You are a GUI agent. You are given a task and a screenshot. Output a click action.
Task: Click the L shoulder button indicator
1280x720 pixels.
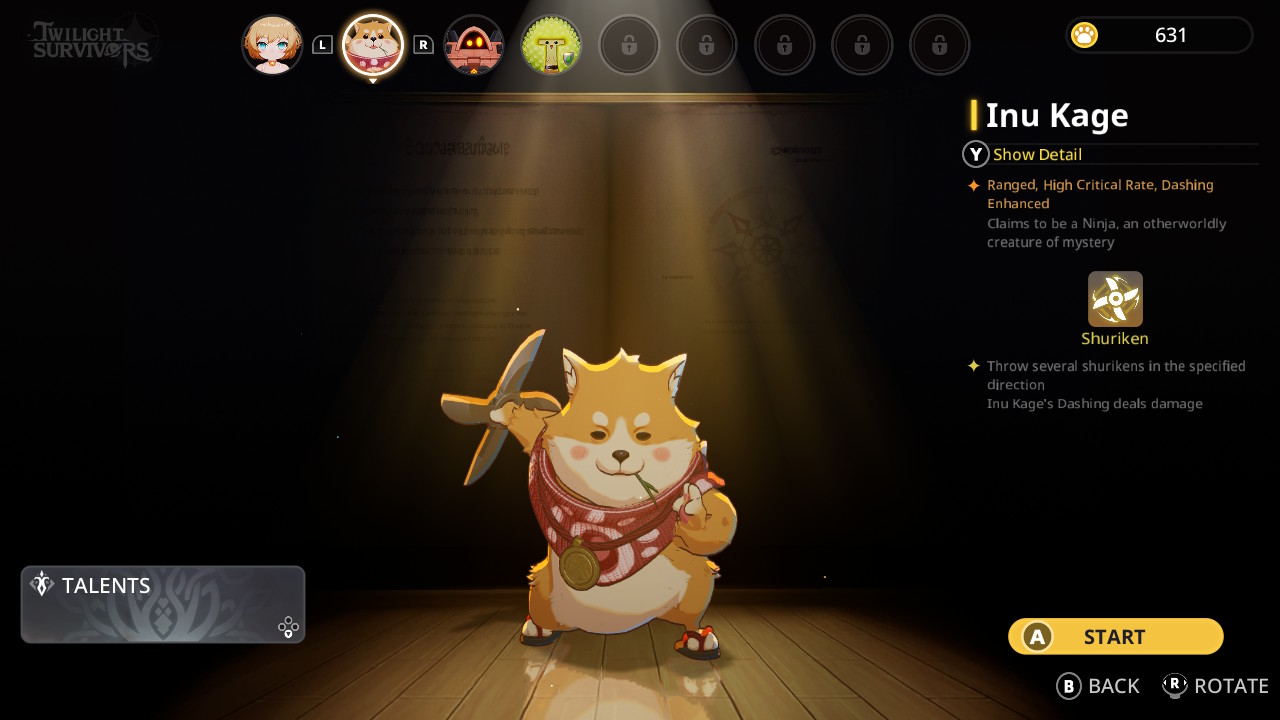pyautogui.click(x=322, y=44)
